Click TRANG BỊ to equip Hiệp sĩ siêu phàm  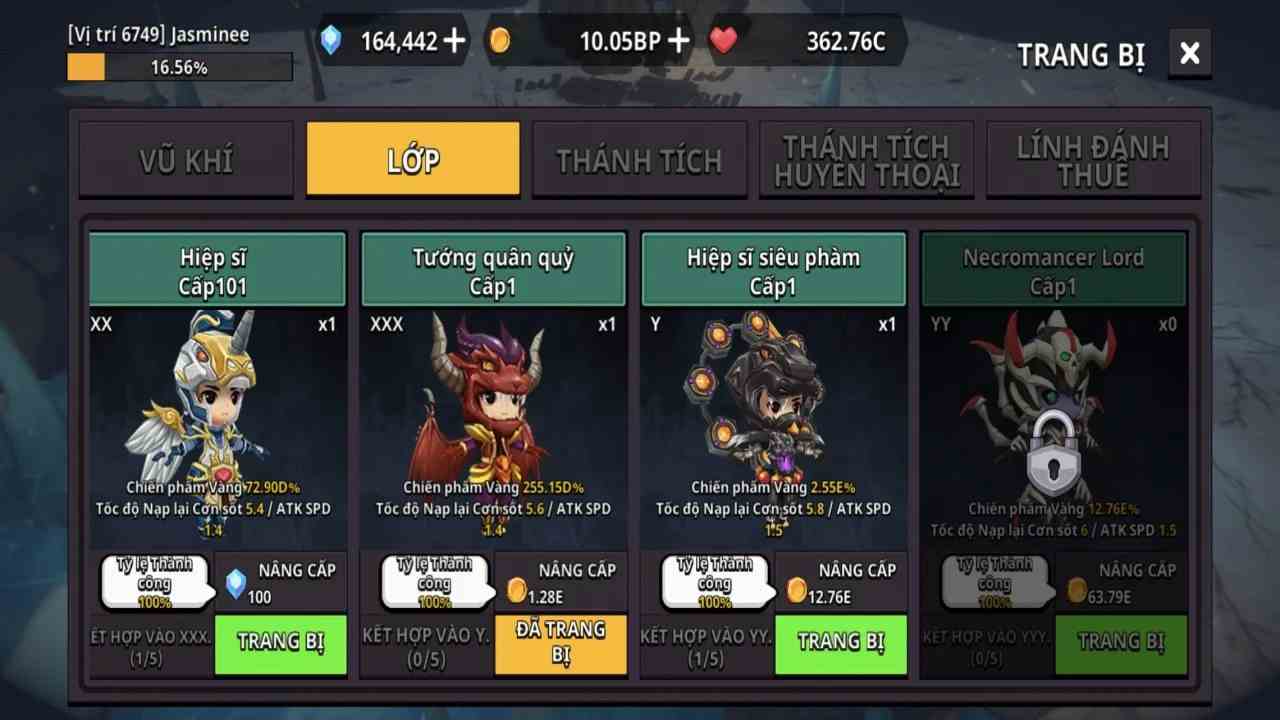tap(840, 645)
